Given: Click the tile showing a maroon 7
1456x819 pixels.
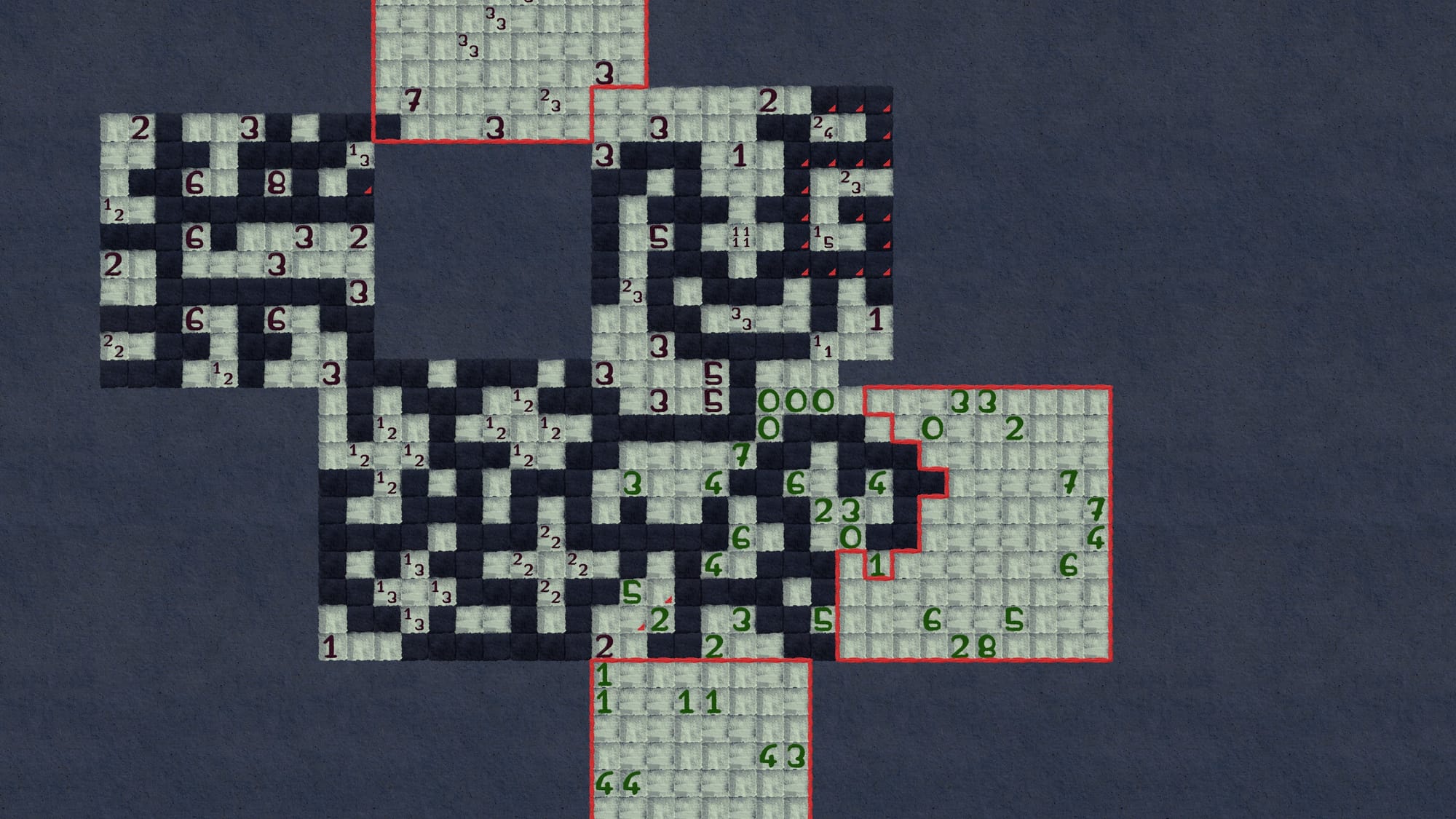Looking at the screenshot, I should click(x=413, y=100).
